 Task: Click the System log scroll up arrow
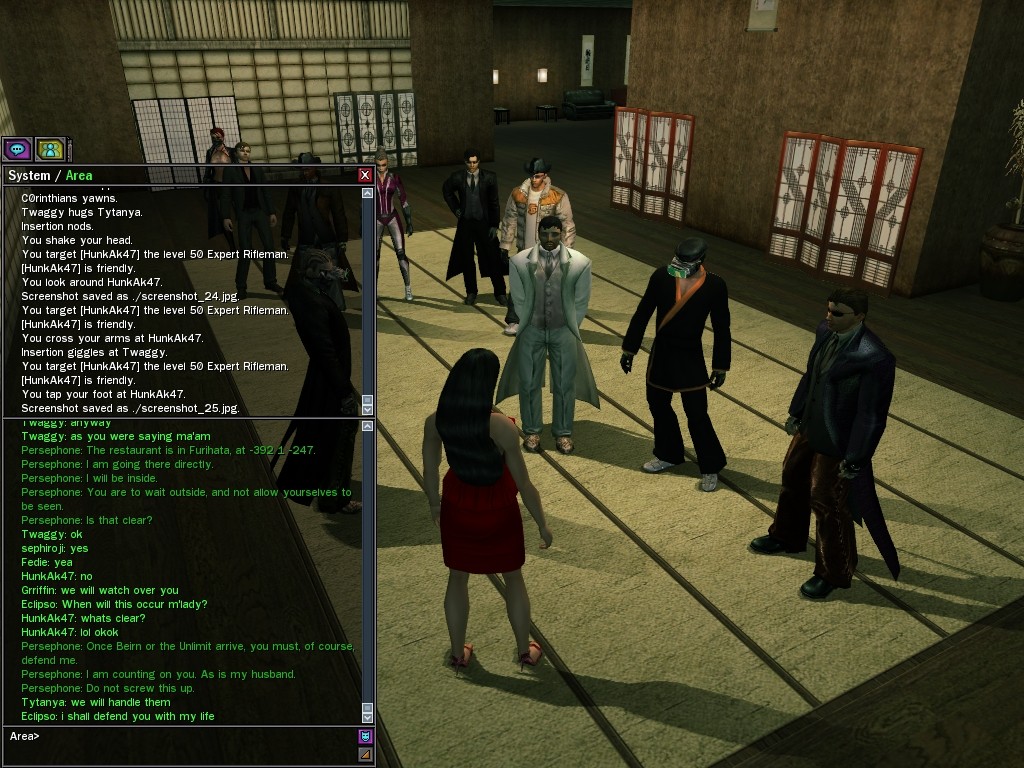pos(367,192)
